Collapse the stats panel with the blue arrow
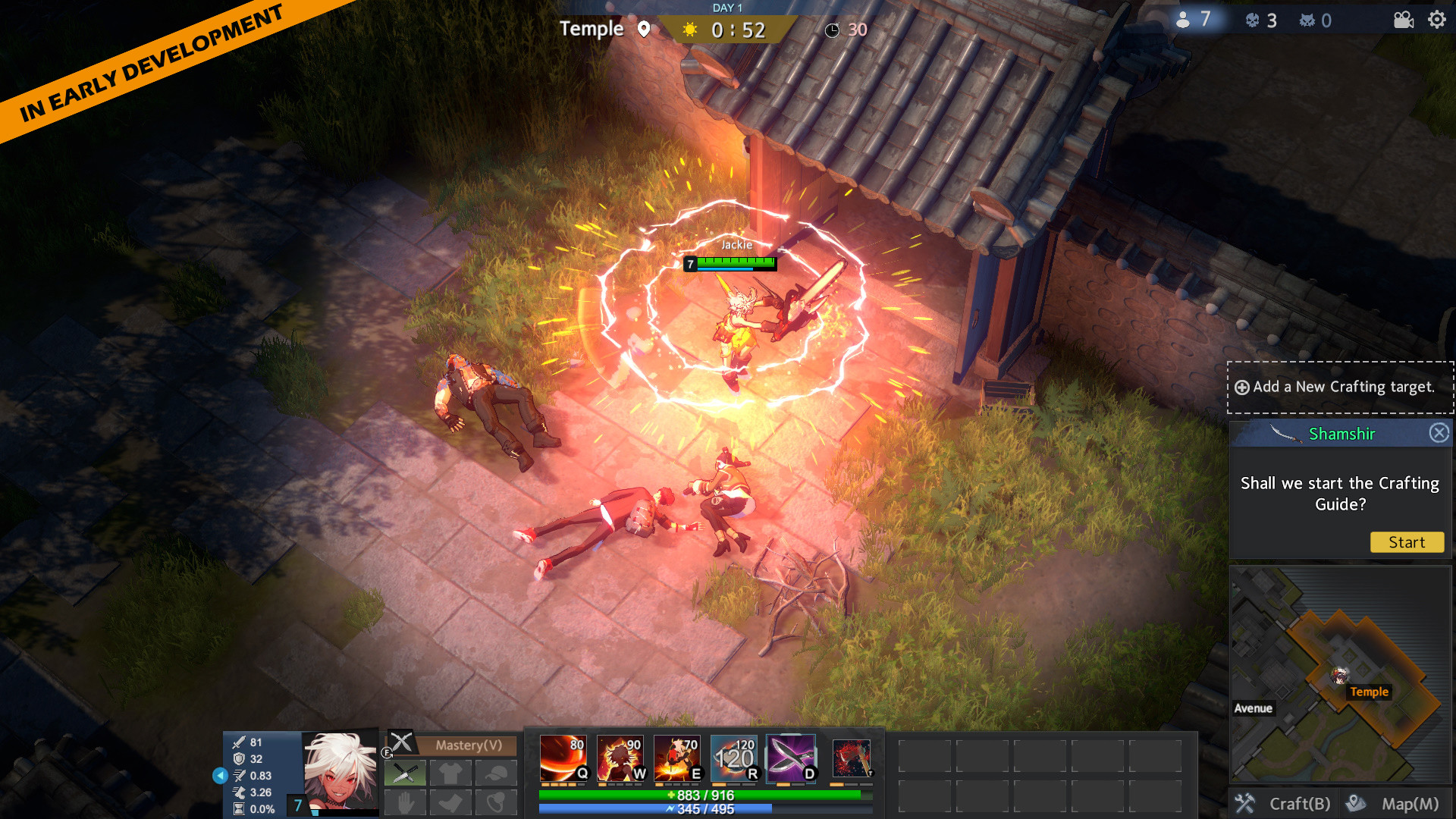 (x=220, y=775)
